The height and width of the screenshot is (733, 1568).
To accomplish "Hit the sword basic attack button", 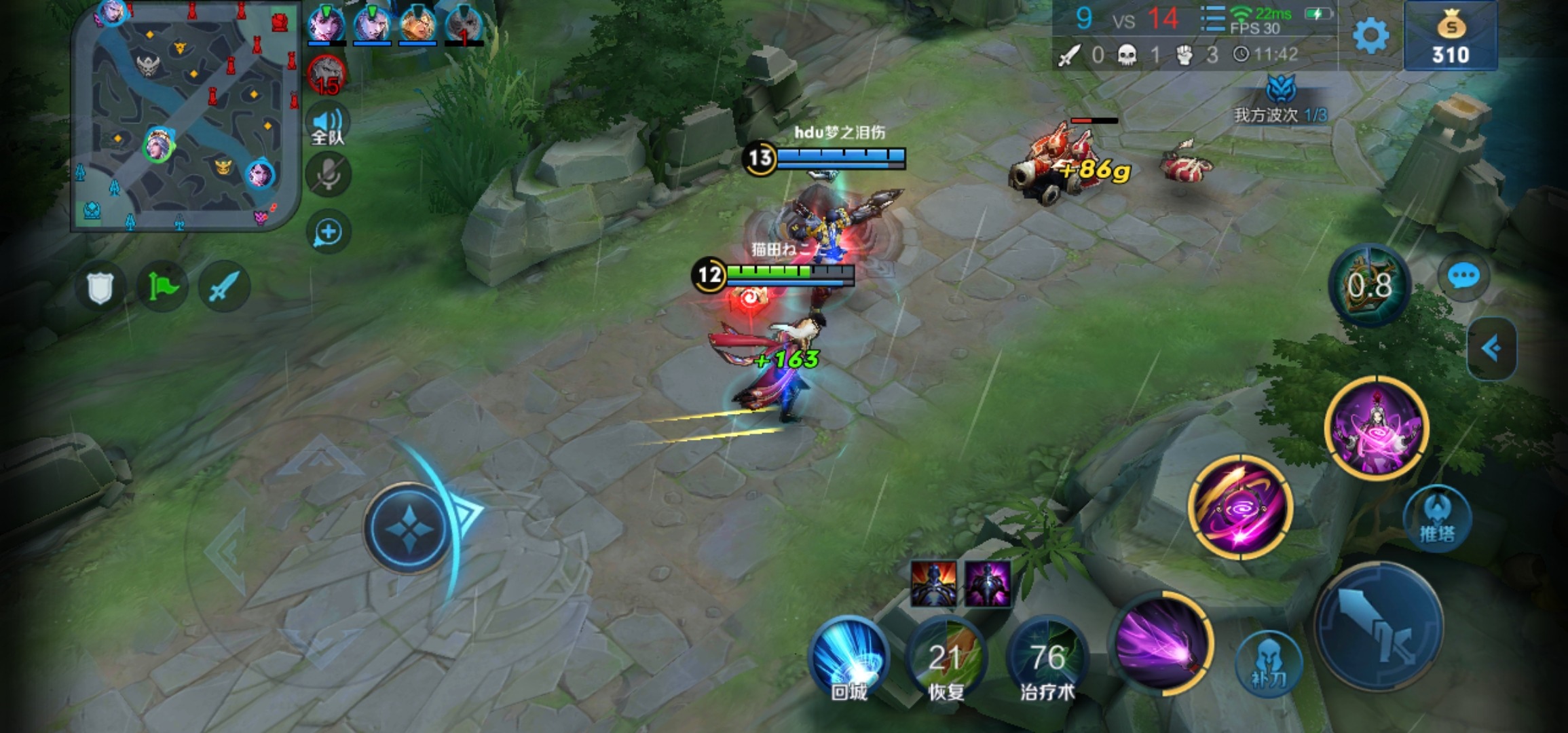I will point(1379,625).
